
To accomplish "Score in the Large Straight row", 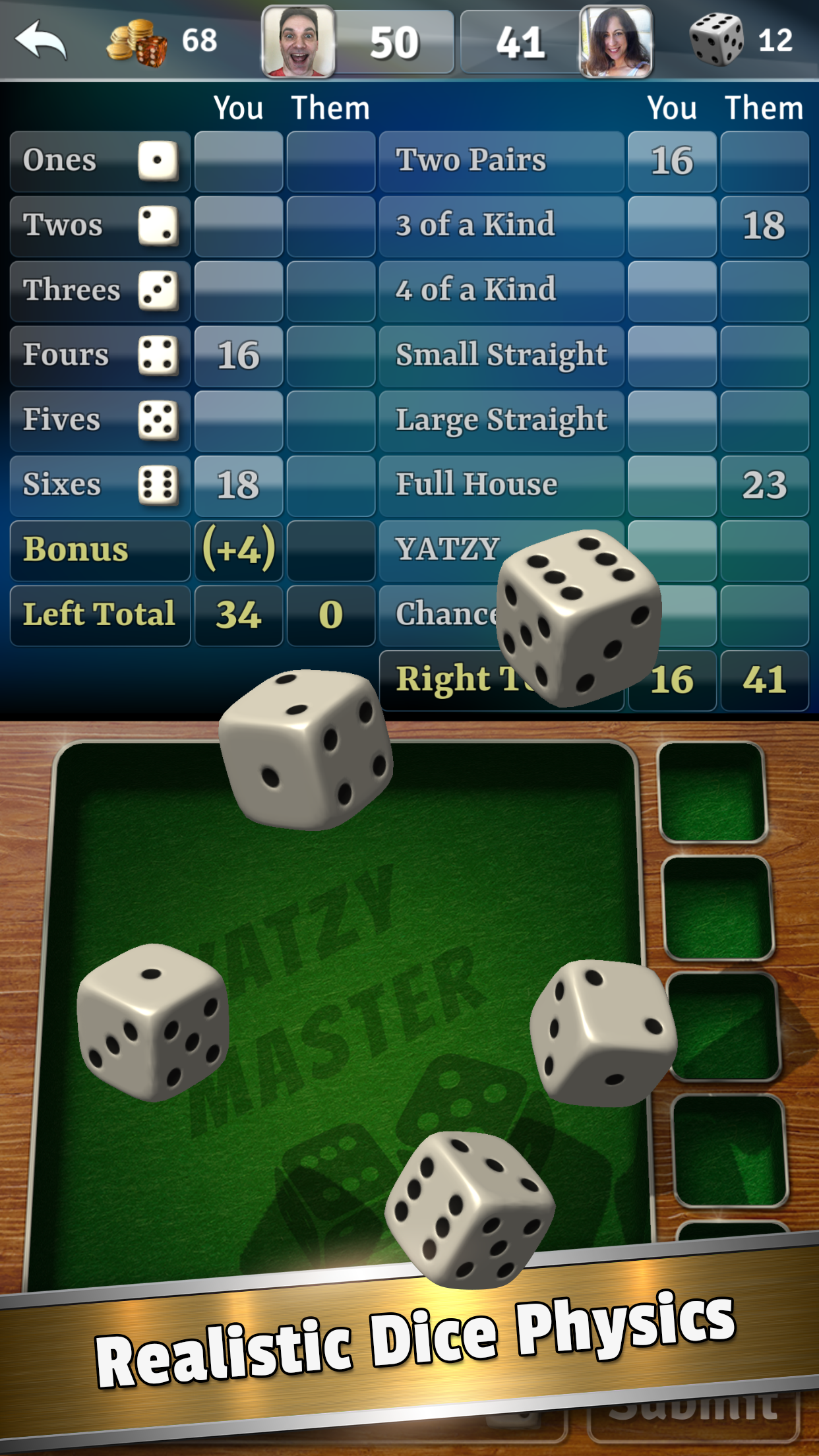I will (x=501, y=421).
